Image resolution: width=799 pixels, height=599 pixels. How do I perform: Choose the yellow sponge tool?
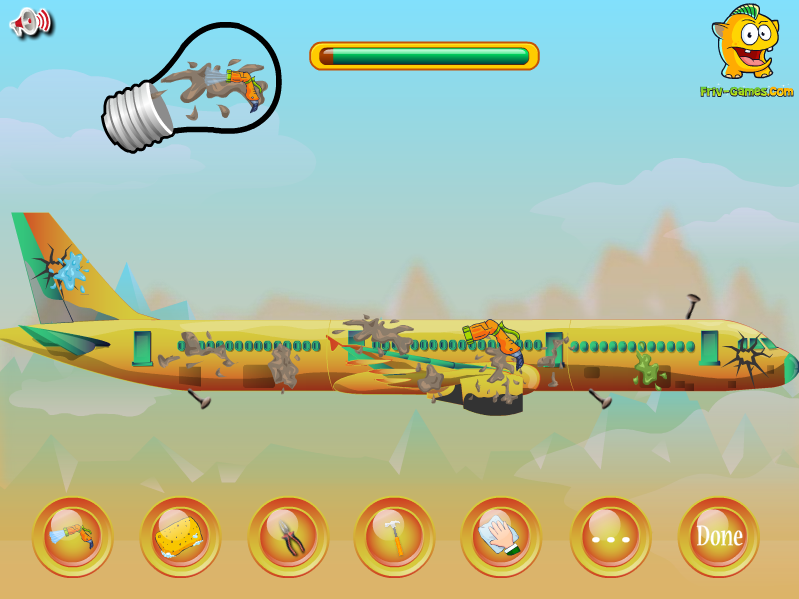coord(180,537)
